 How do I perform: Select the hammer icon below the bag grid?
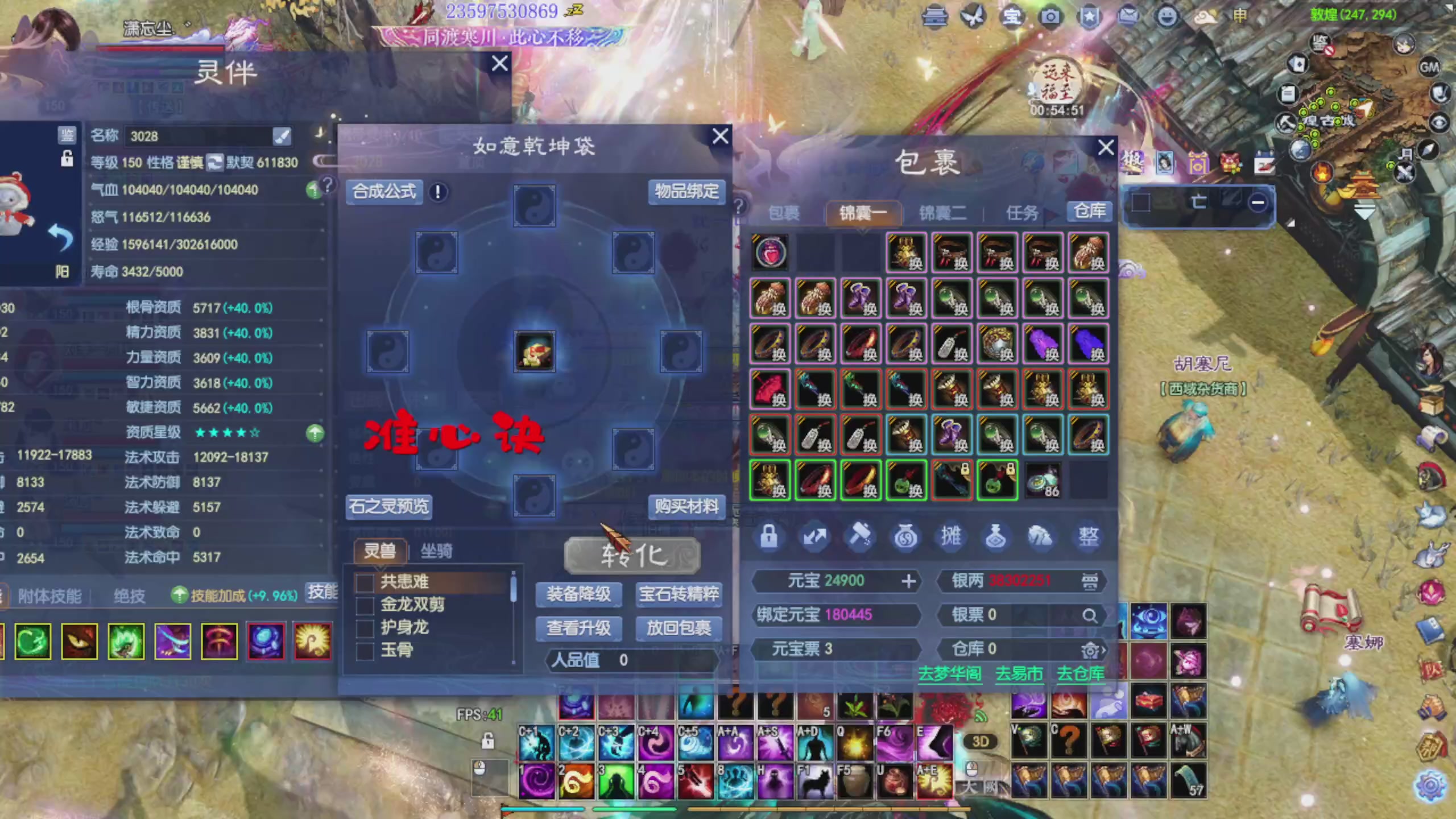tap(861, 536)
